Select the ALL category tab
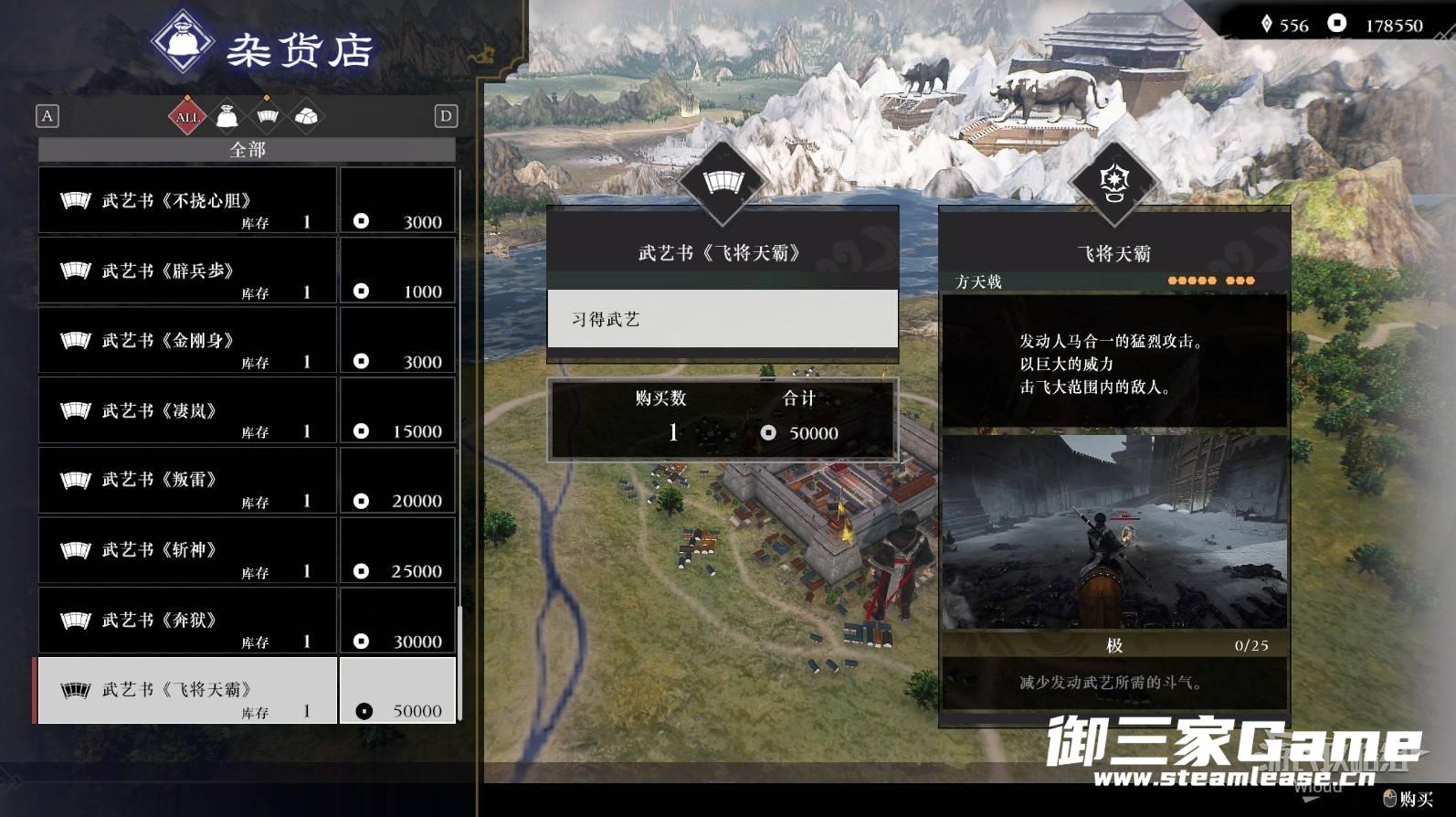1456x817 pixels. (x=187, y=117)
